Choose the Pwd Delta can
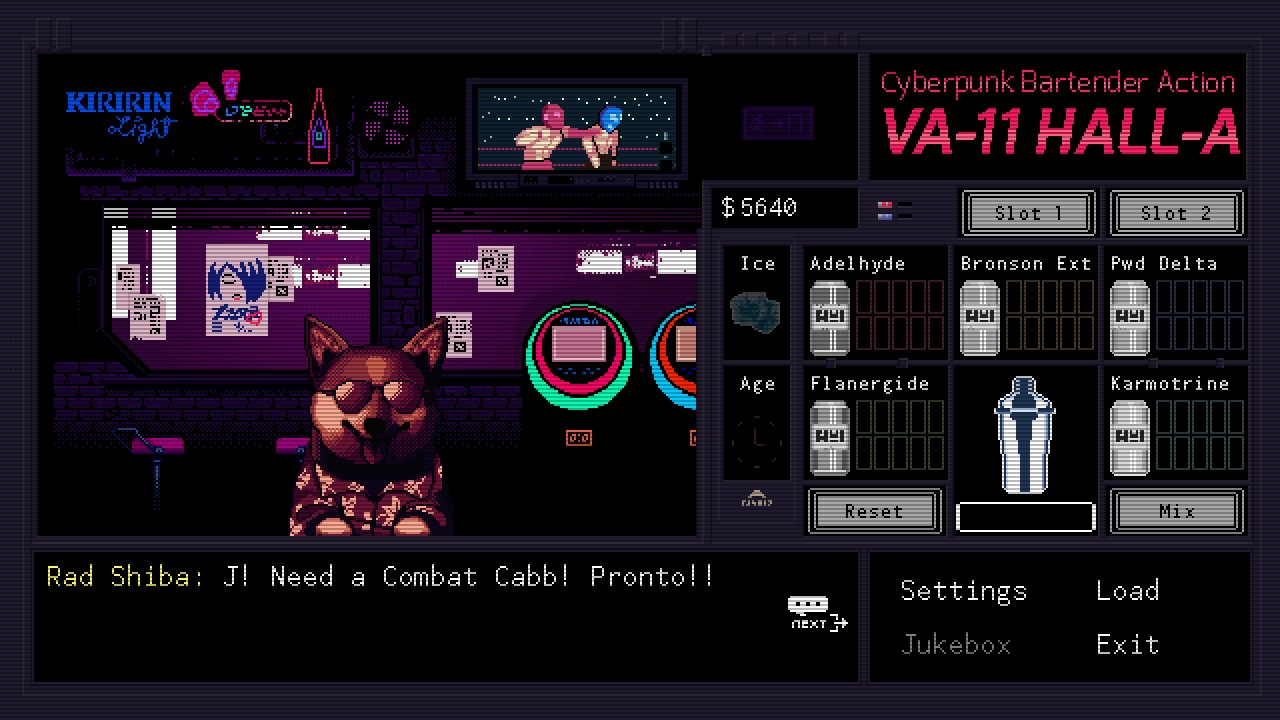1280x720 pixels. (1130, 317)
